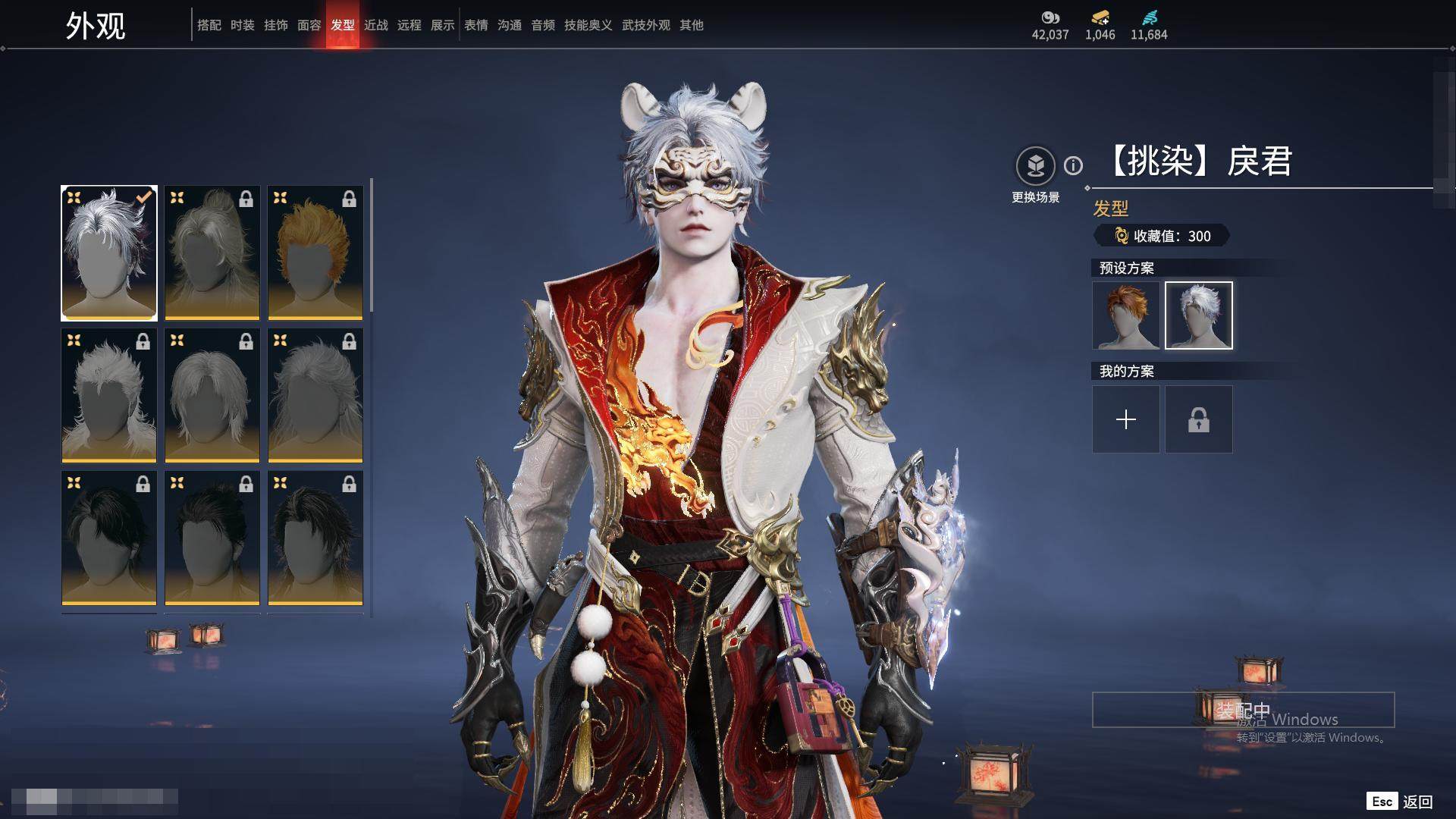Open the 表情 emotes tab

point(475,25)
